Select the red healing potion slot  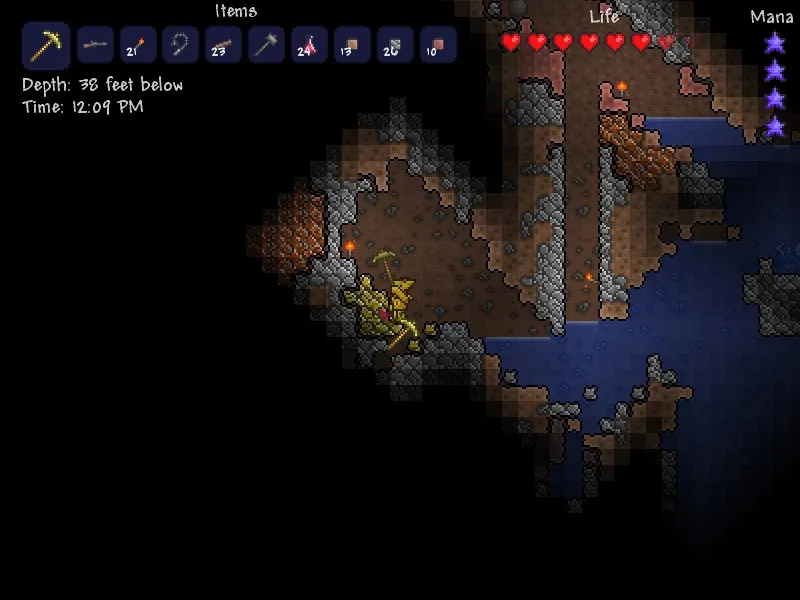click(310, 45)
